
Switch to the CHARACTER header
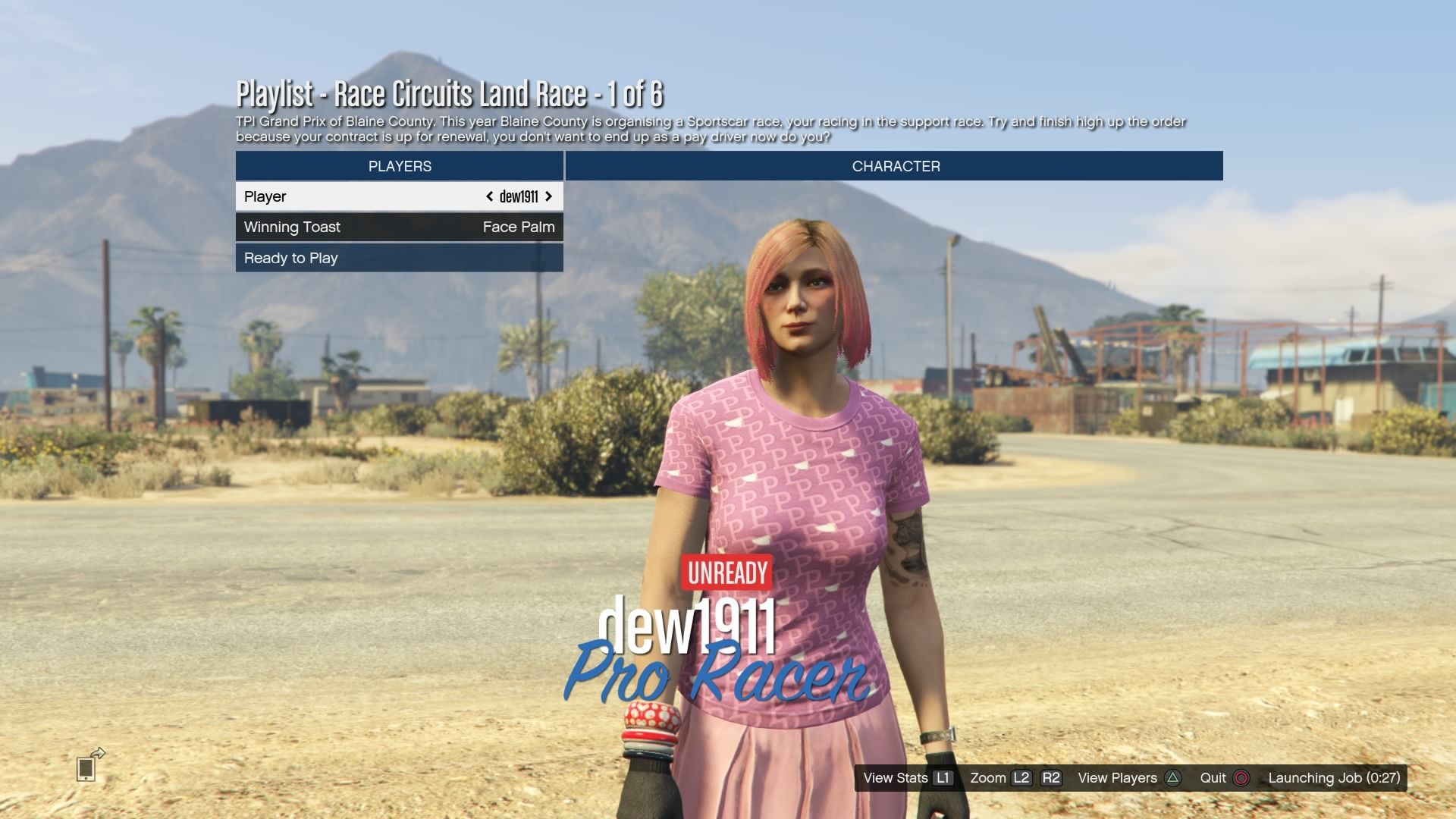895,166
